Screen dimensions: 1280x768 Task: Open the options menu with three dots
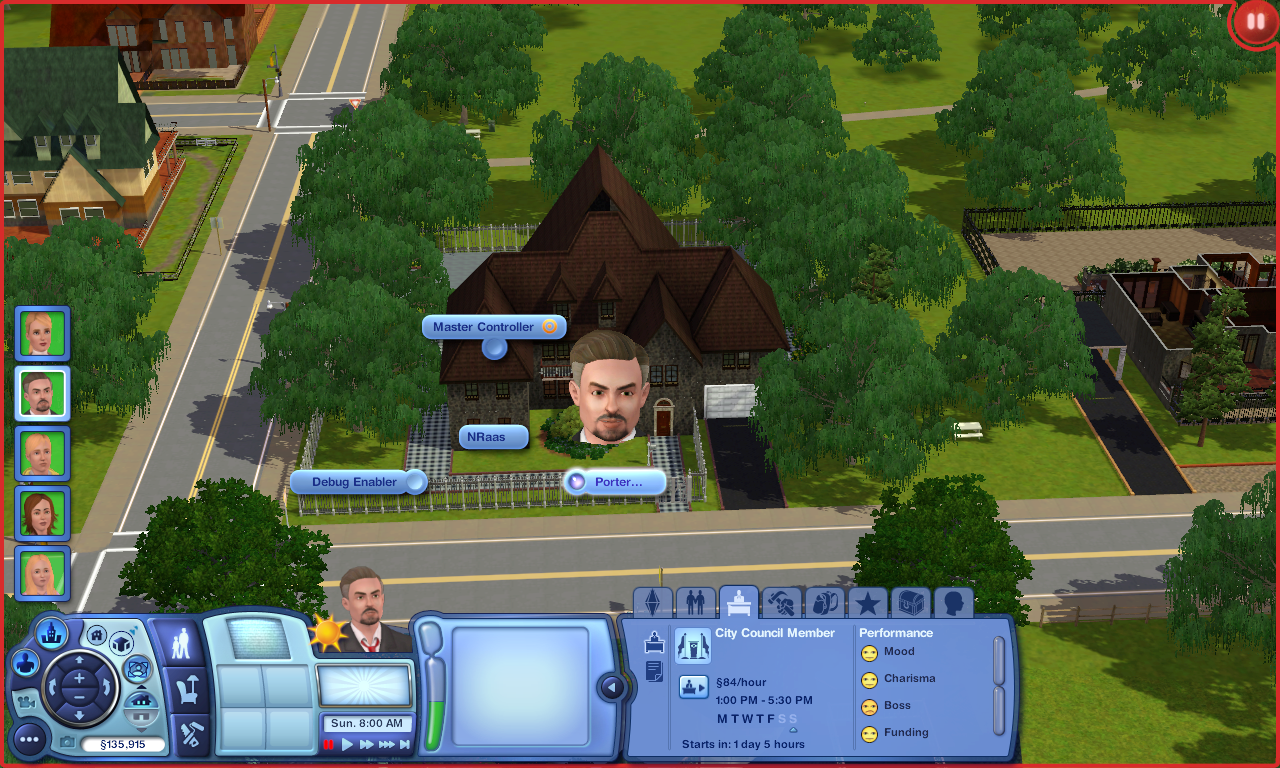(29, 740)
